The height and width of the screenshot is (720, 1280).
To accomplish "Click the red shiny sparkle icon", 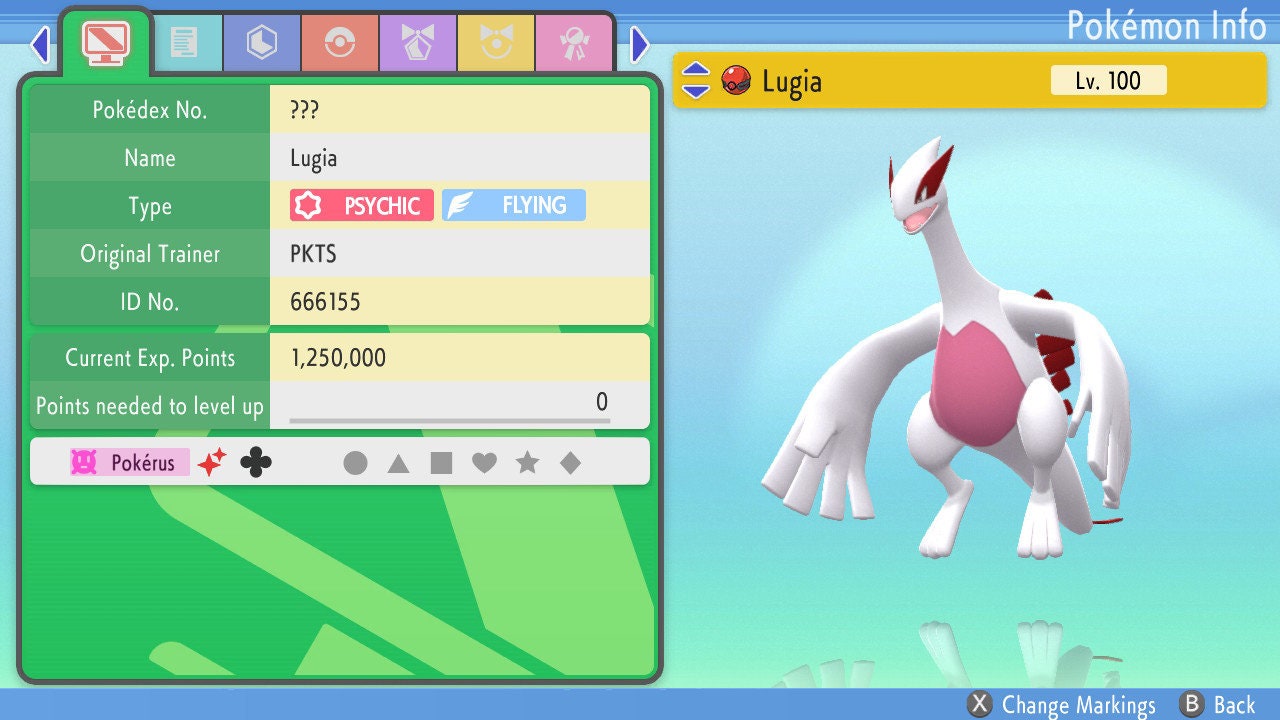I will point(212,462).
